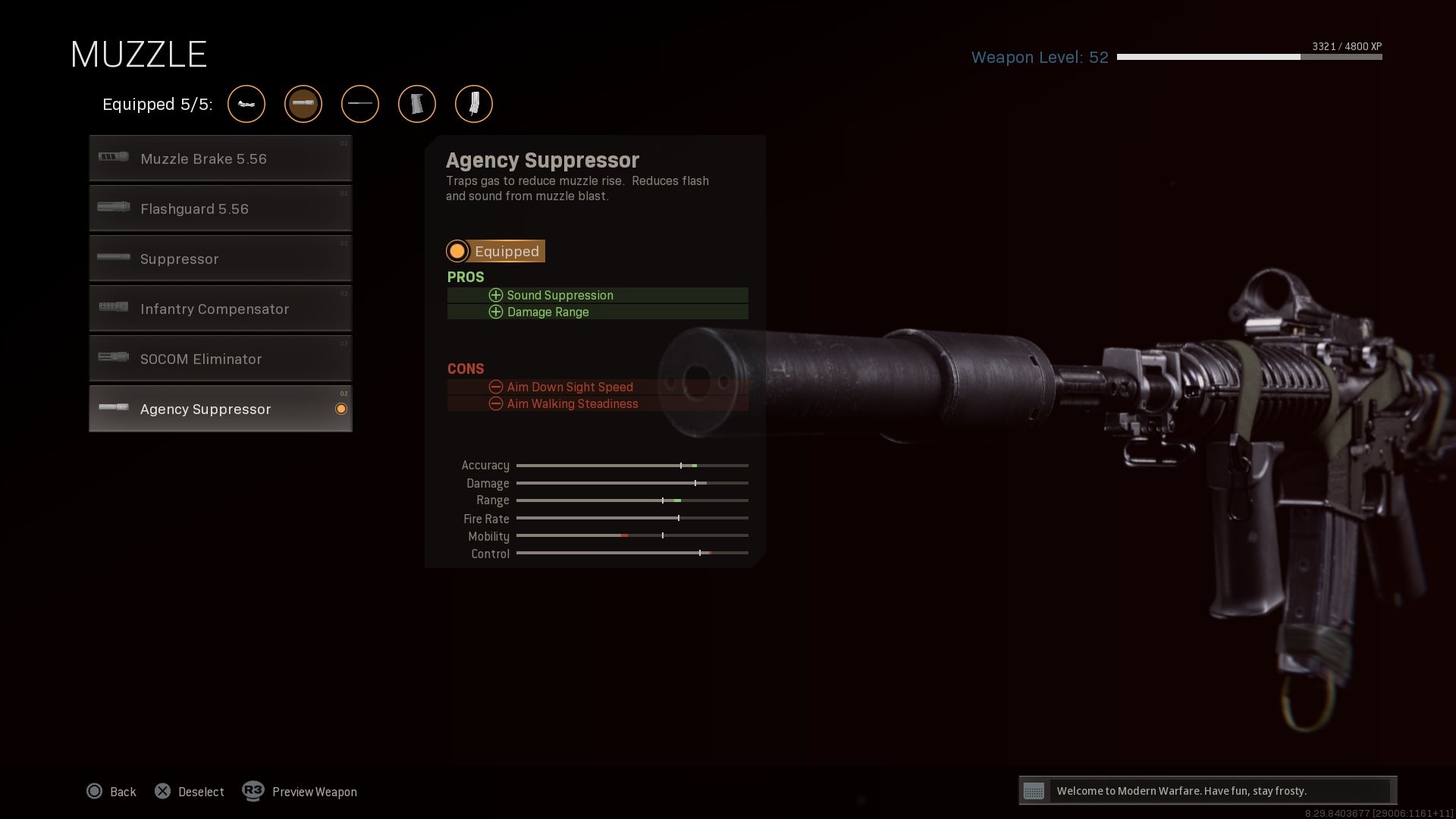Click the Agency Suppressor list entry

coord(220,409)
